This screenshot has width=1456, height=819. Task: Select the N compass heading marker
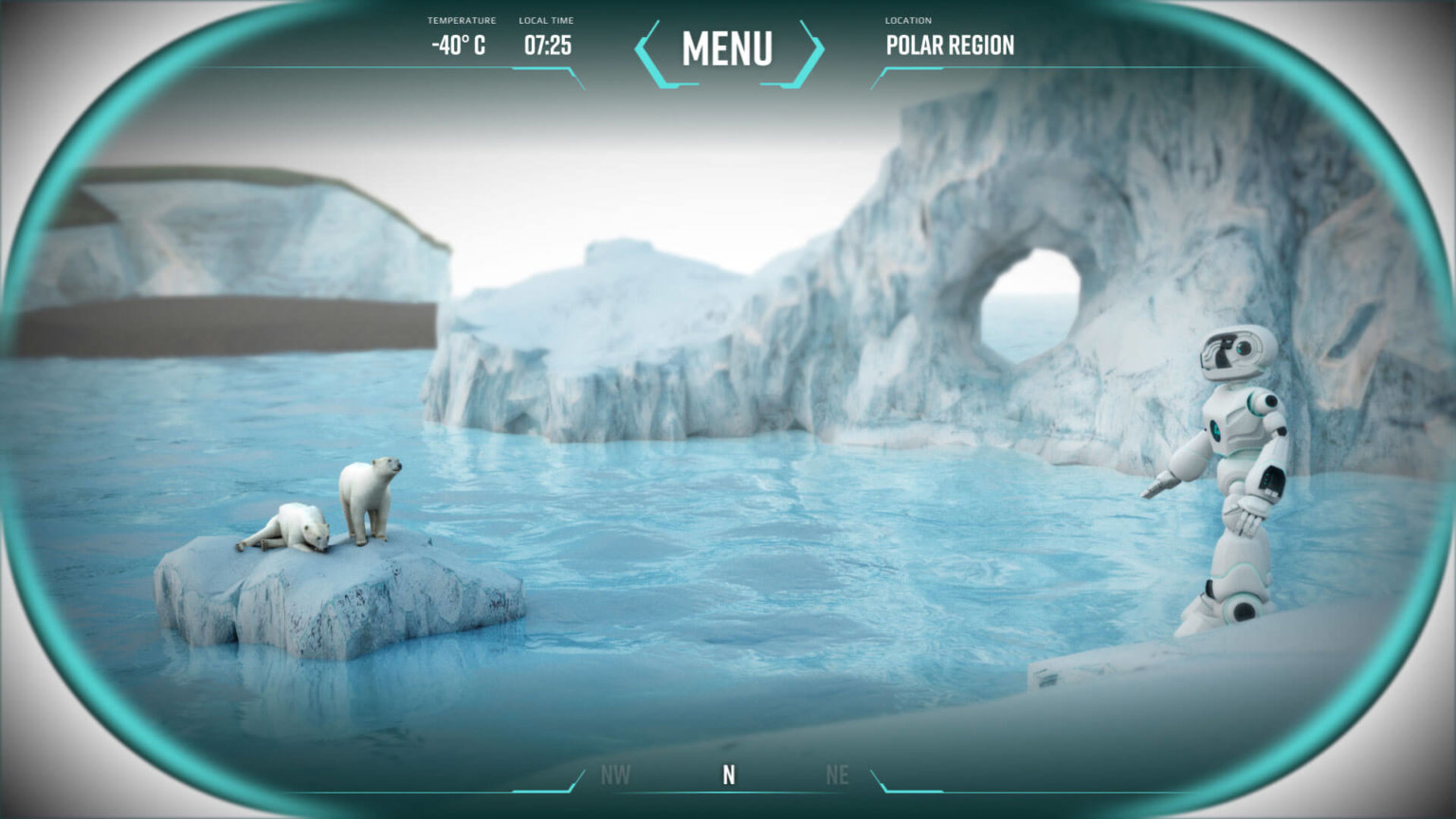coord(728,774)
